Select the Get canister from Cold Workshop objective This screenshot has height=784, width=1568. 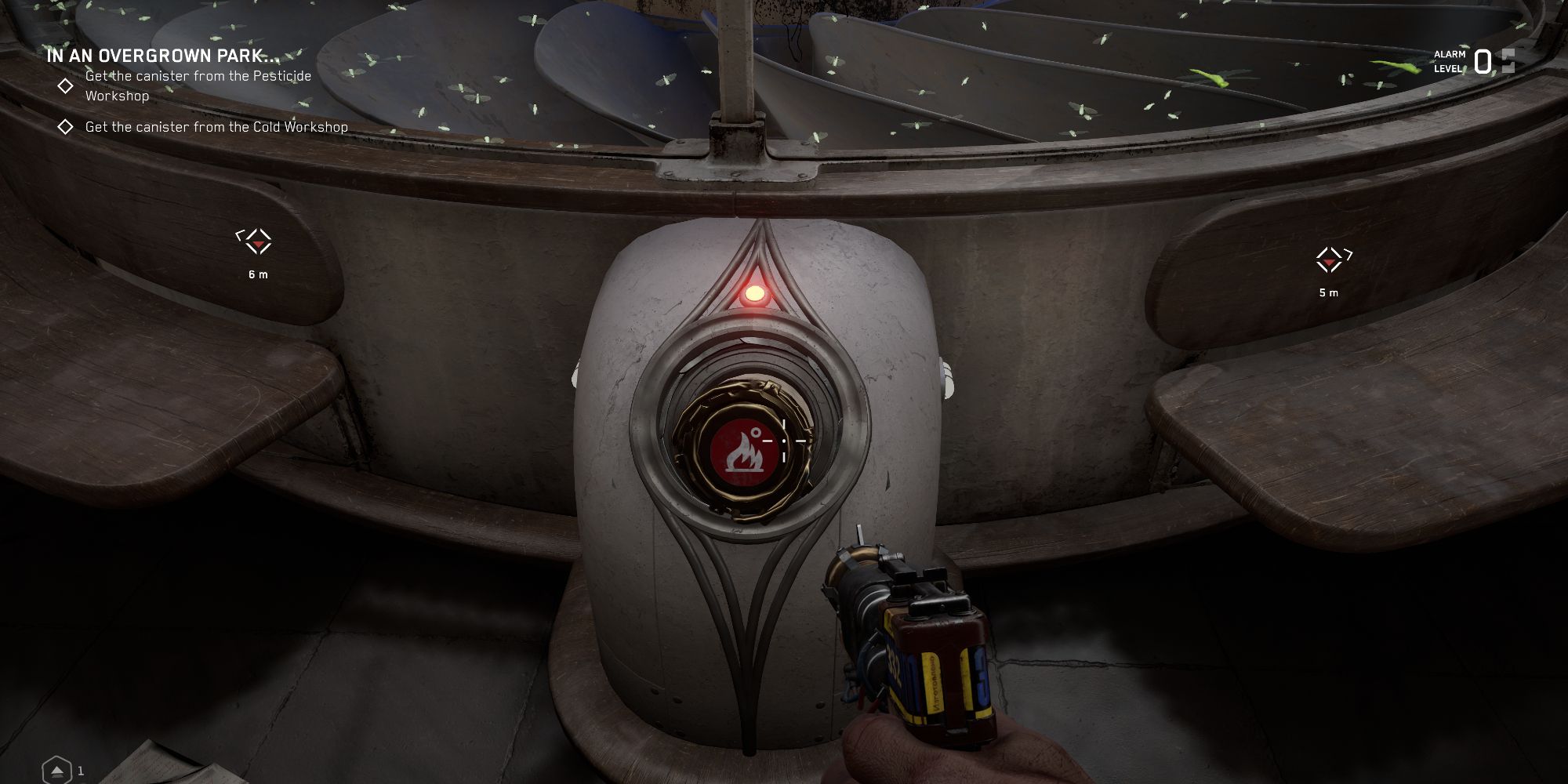coord(216,125)
